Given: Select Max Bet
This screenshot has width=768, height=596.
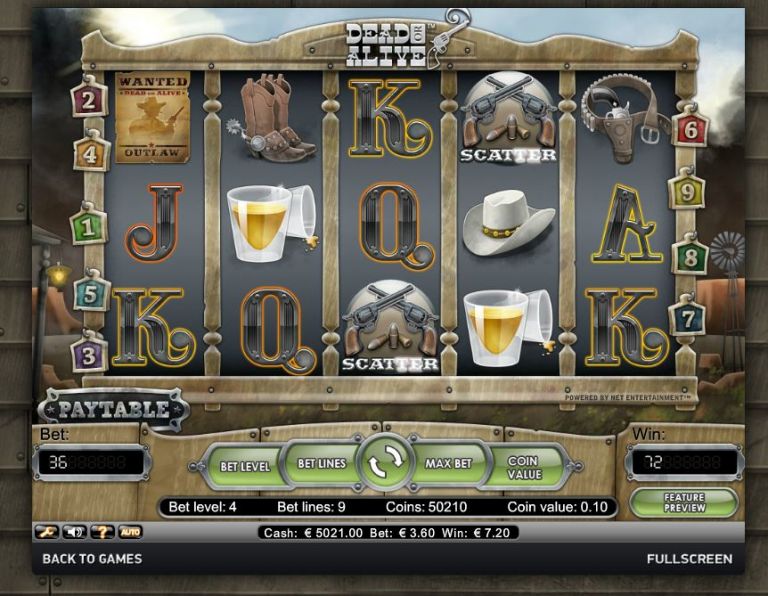Looking at the screenshot, I should click(448, 464).
